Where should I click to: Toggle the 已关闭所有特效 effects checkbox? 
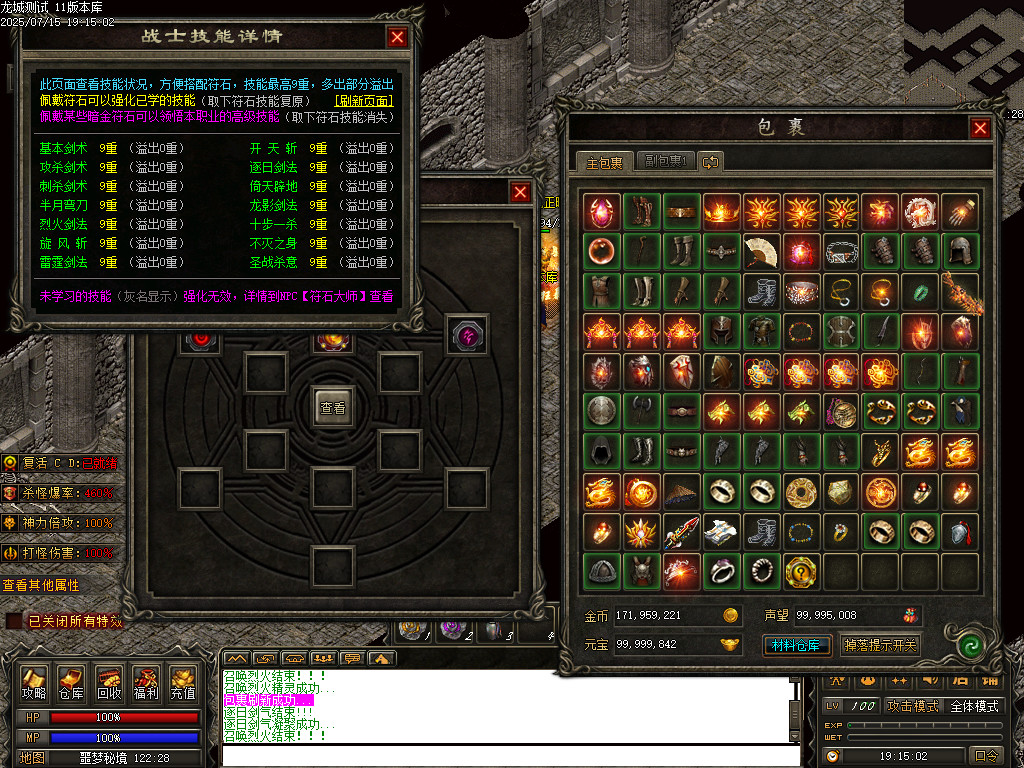tap(14, 621)
